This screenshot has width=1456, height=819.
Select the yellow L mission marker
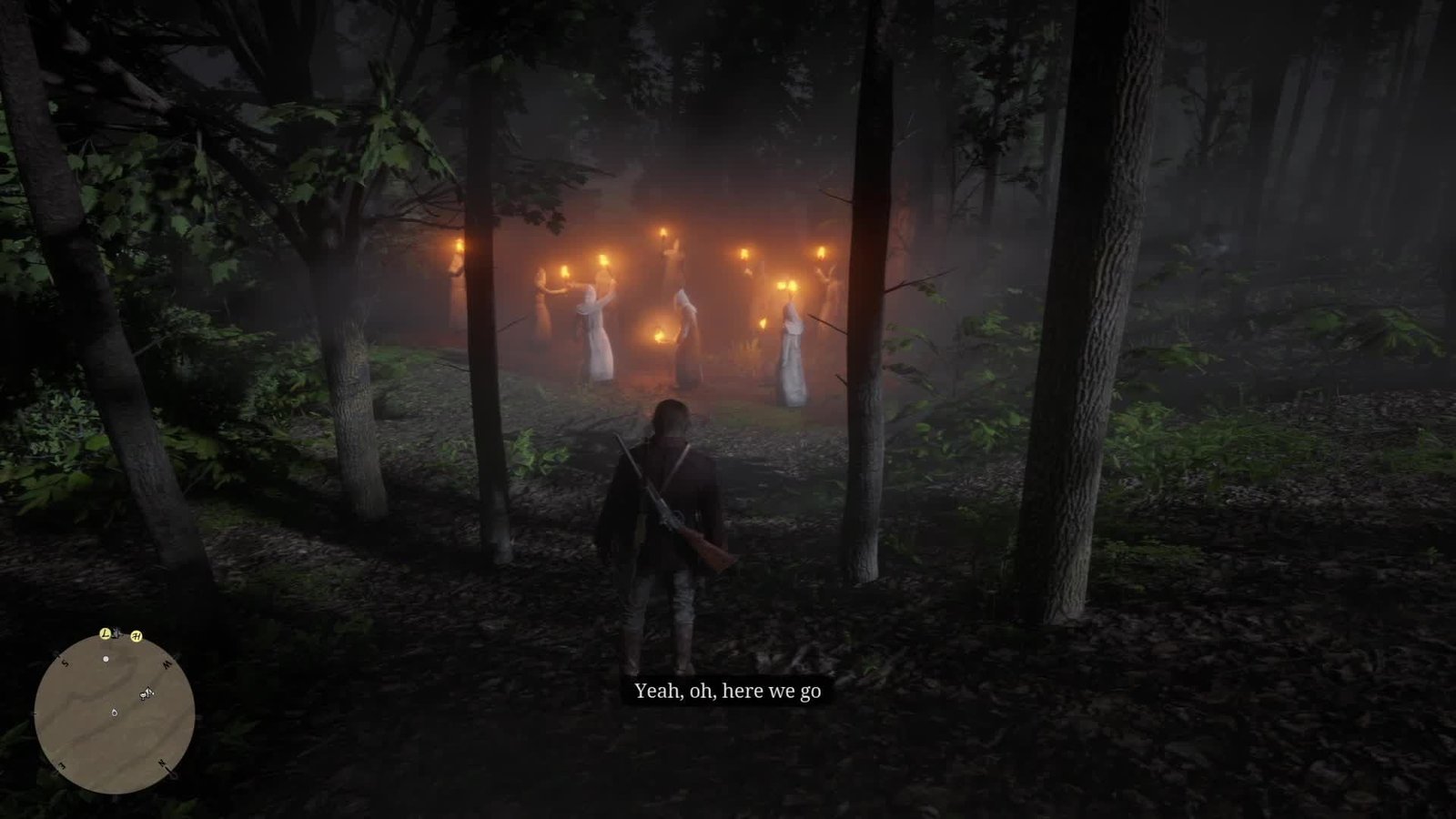pos(106,632)
